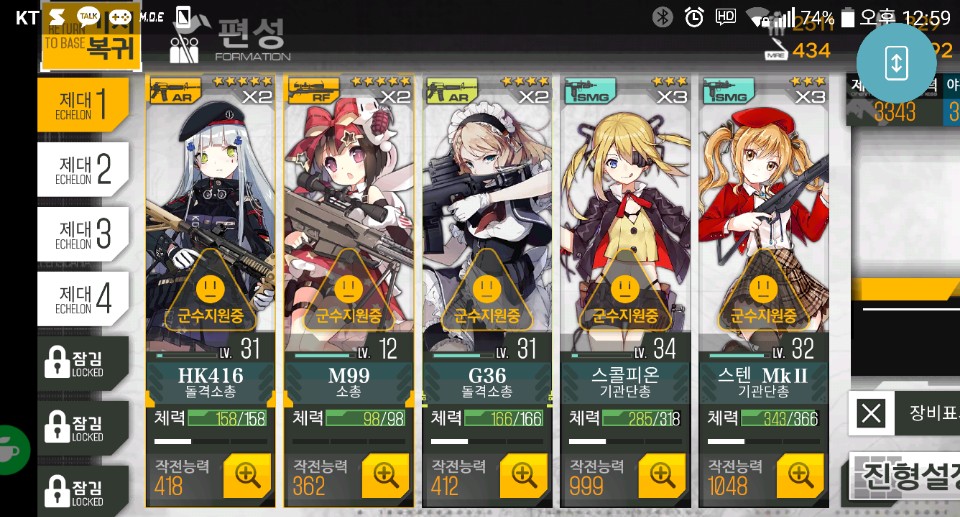The width and height of the screenshot is (960, 517).
Task: Open the 진형설정 formation settings
Action: [905, 477]
